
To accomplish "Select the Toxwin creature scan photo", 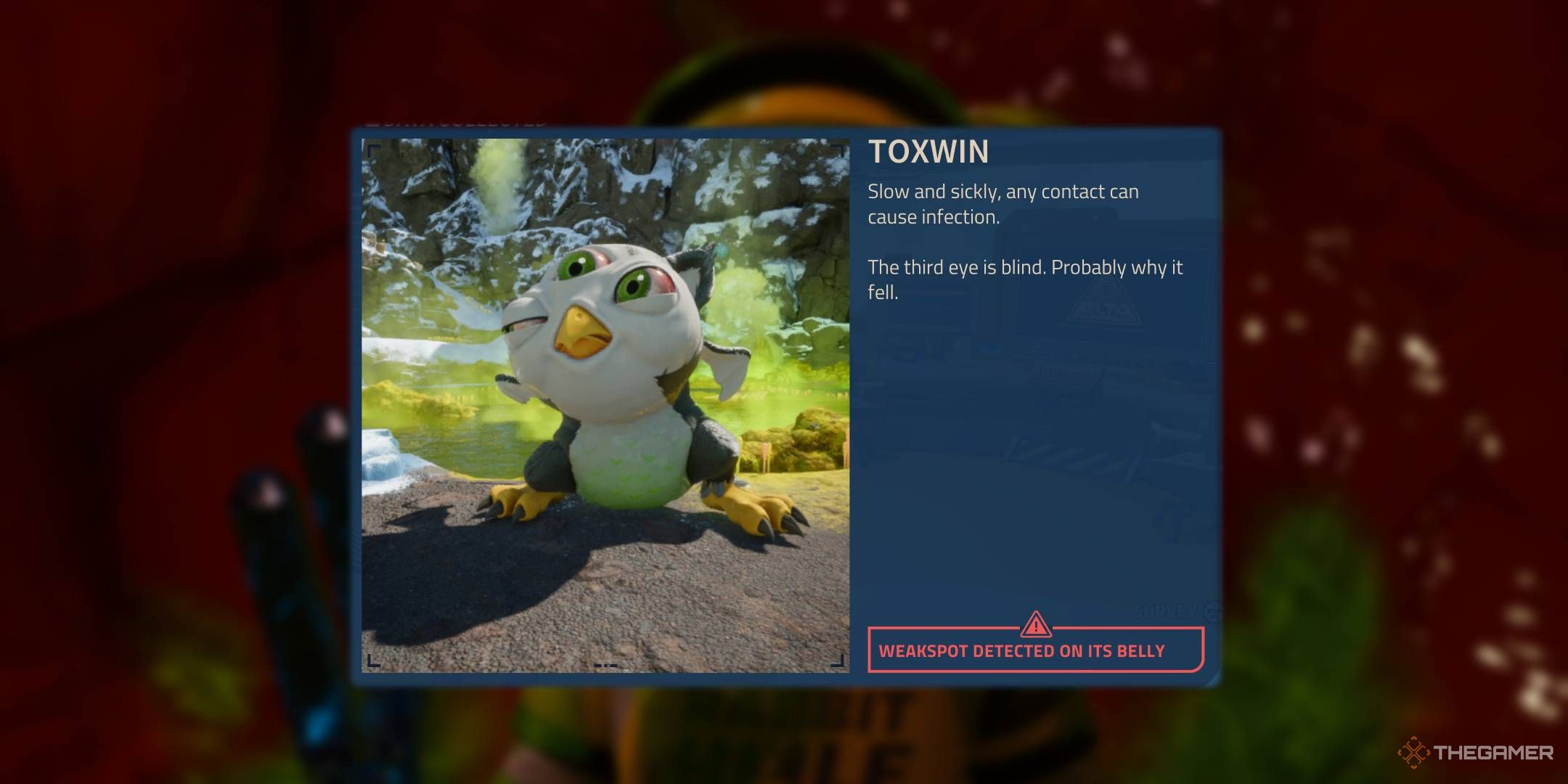I will coord(605,404).
